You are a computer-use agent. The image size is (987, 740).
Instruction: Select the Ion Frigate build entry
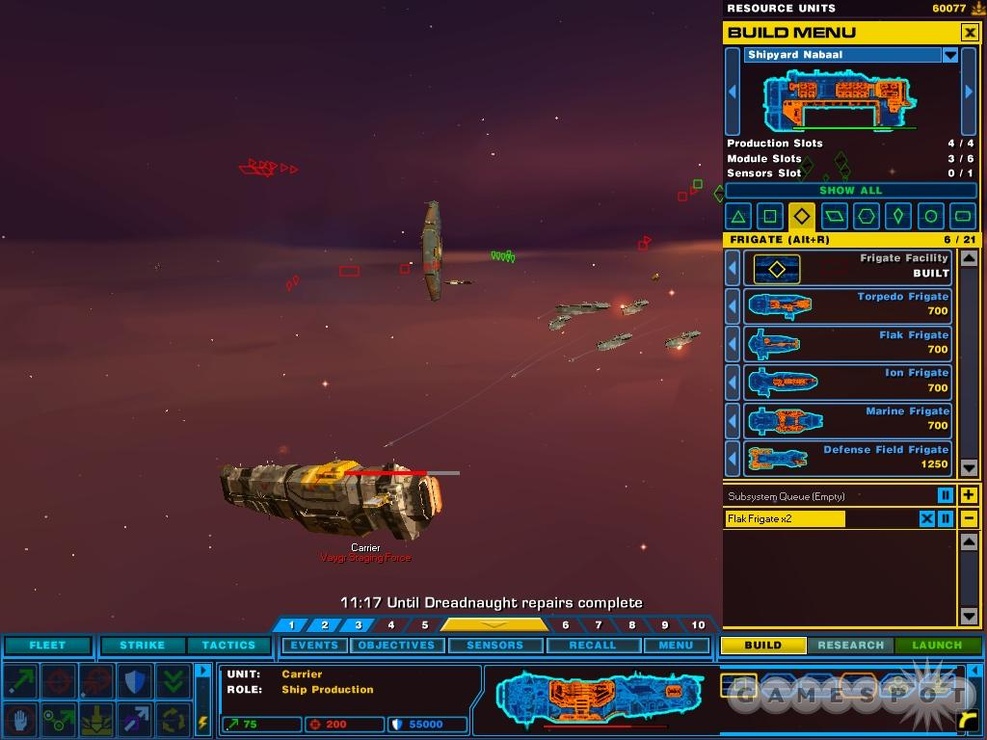pyautogui.click(x=846, y=381)
